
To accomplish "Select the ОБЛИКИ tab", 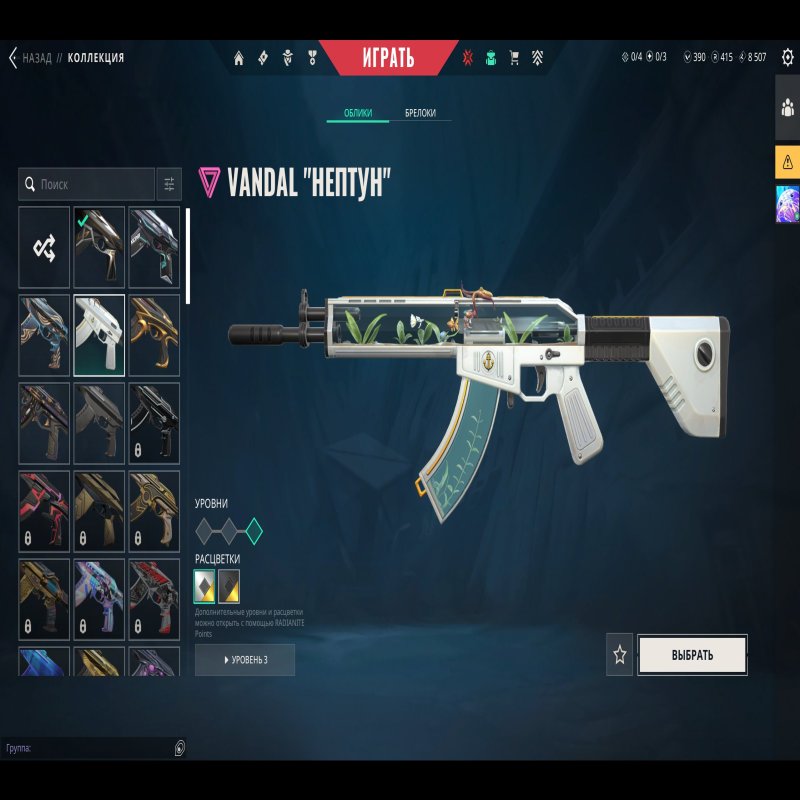I will tap(358, 113).
